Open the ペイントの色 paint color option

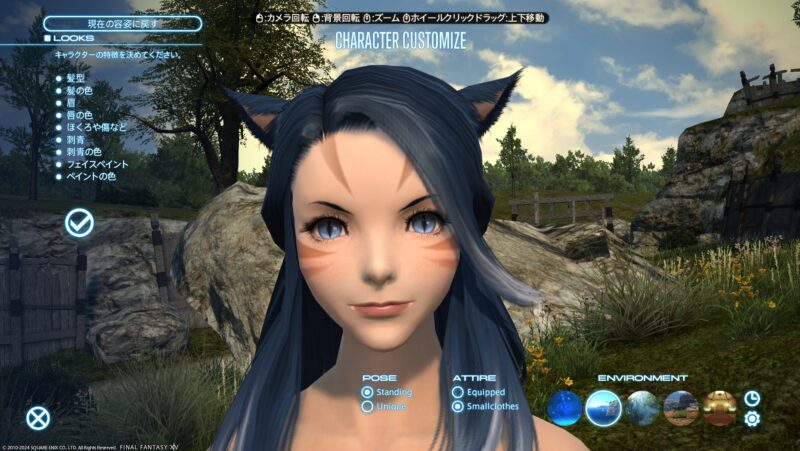pos(89,179)
